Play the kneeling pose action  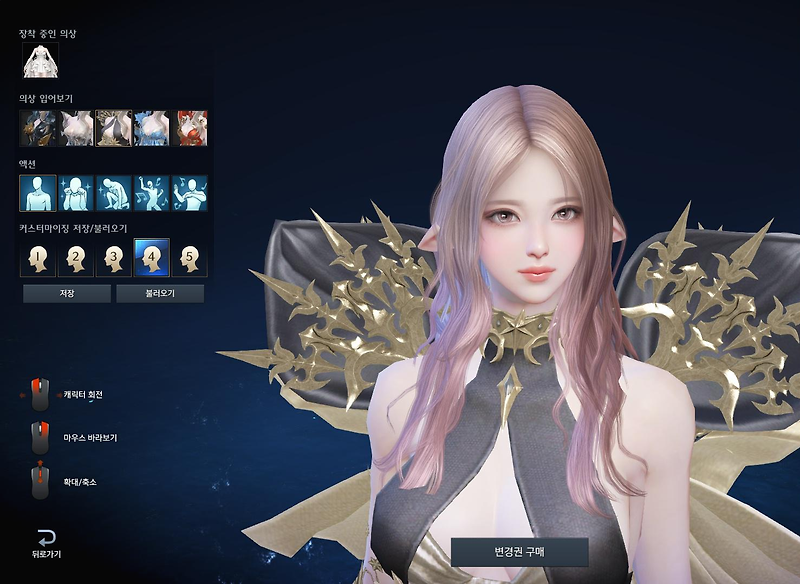(114, 193)
